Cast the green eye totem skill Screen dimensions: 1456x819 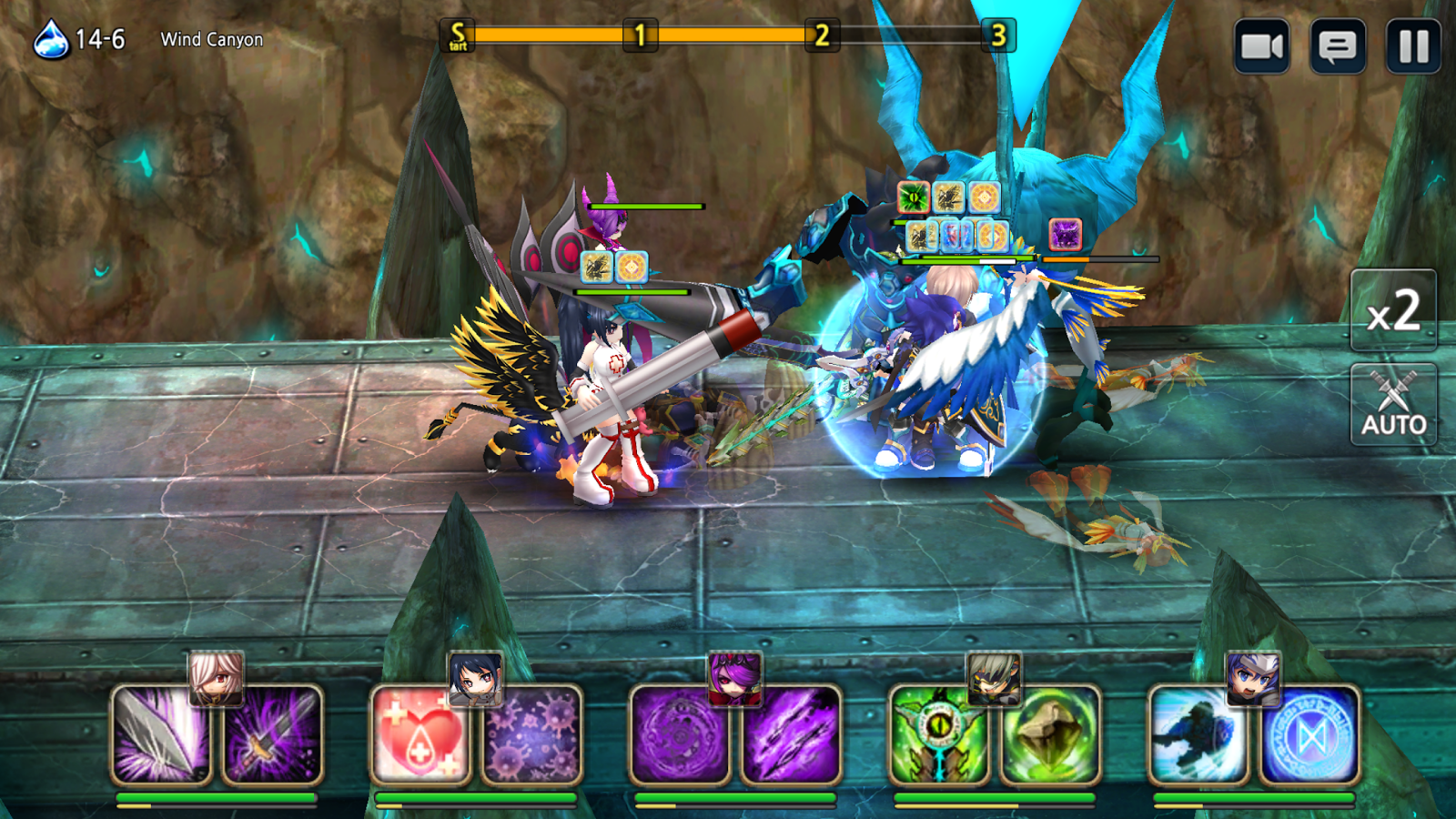coord(939,735)
